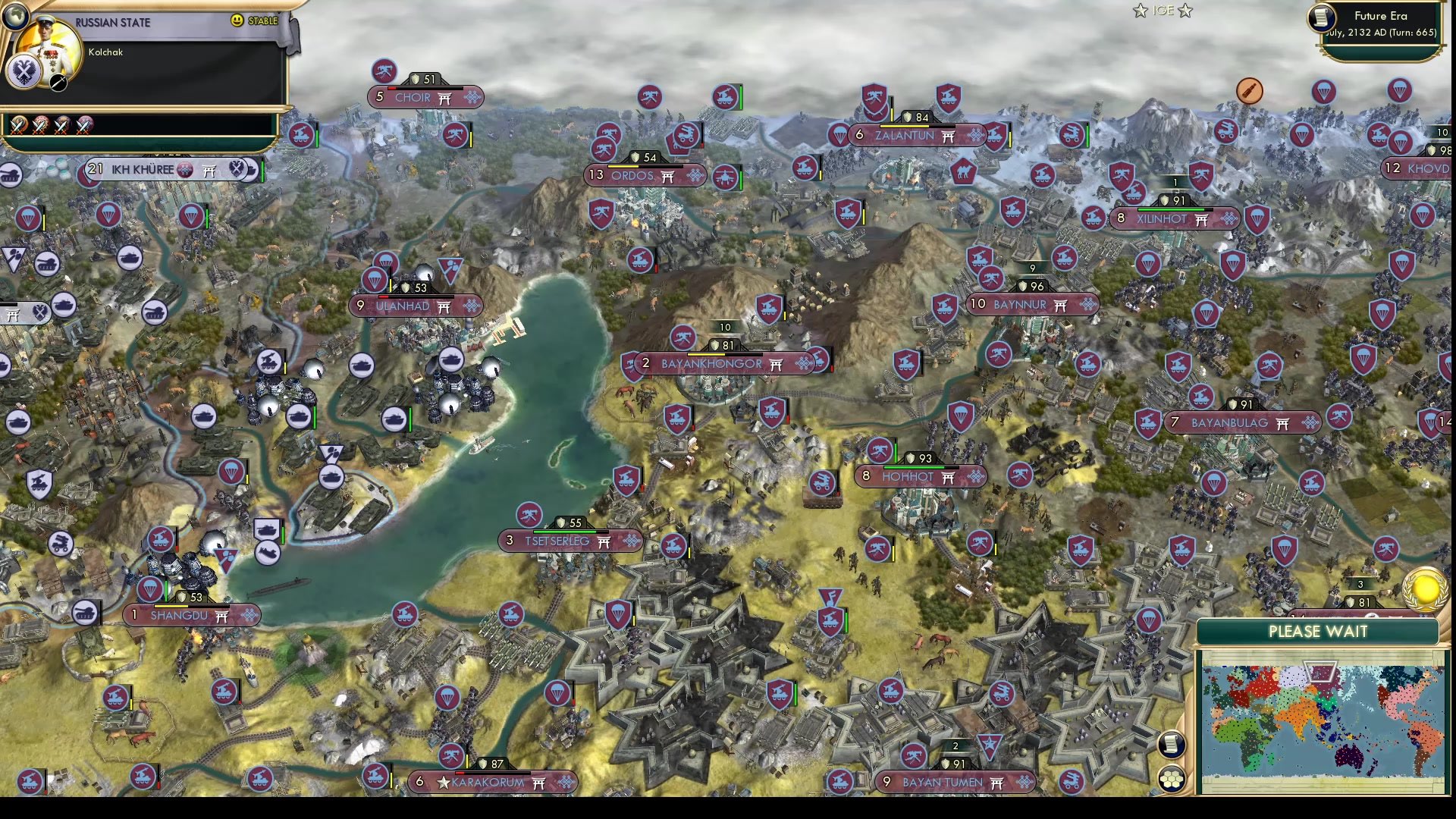Toggle the hex grid minimap options button
The height and width of the screenshot is (819, 1456).
(x=1172, y=779)
